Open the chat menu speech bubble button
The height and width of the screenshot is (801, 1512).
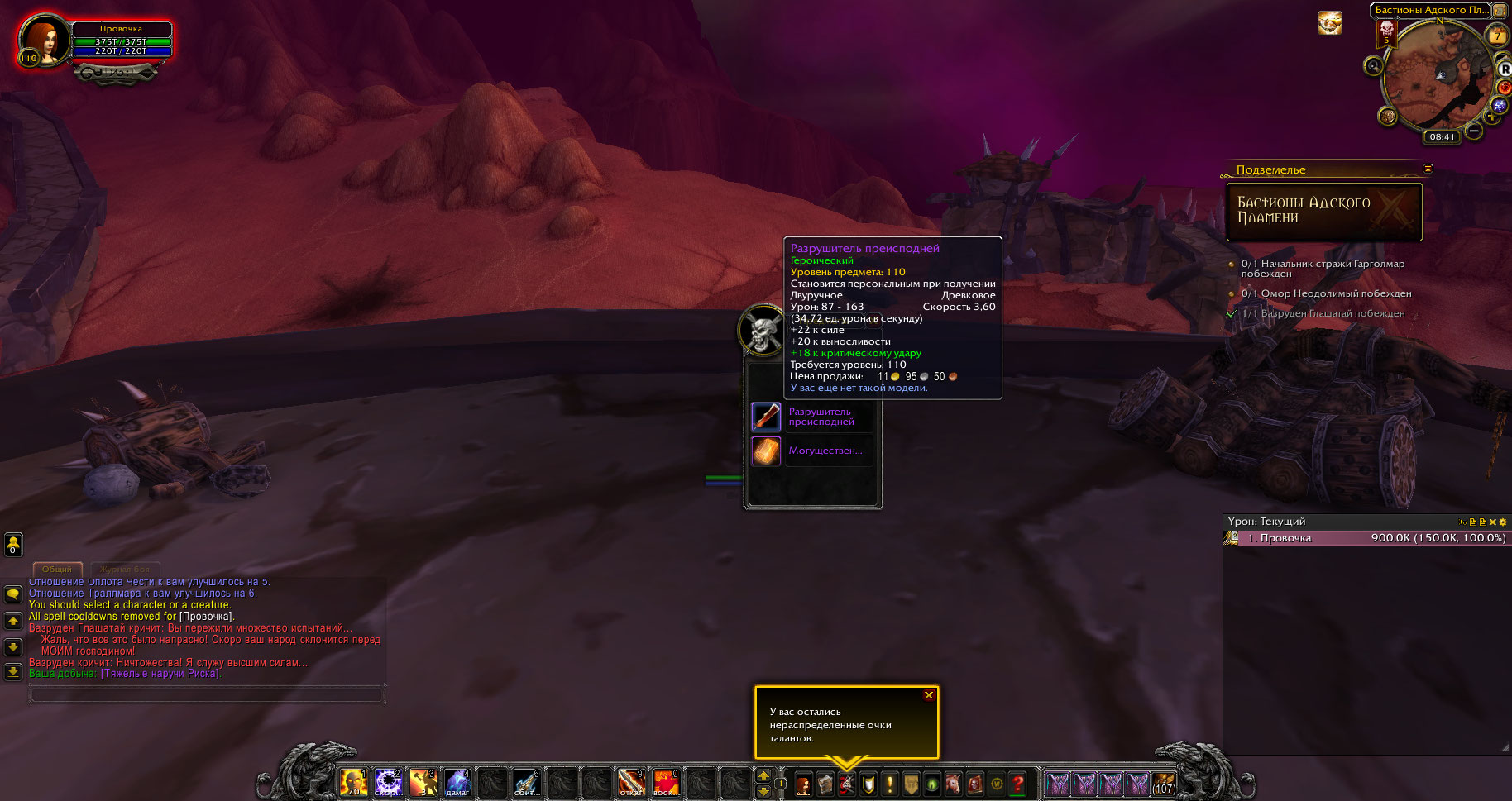(13, 594)
